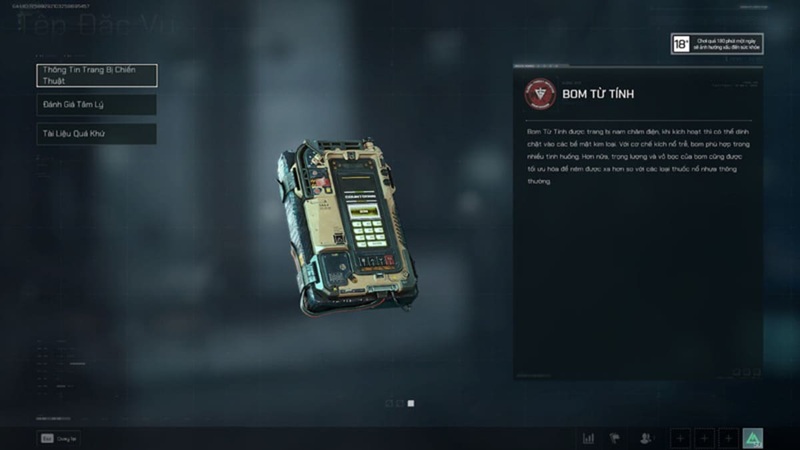Open the Đánh Giá Tâm Lý section
The image size is (800, 450).
[96, 104]
